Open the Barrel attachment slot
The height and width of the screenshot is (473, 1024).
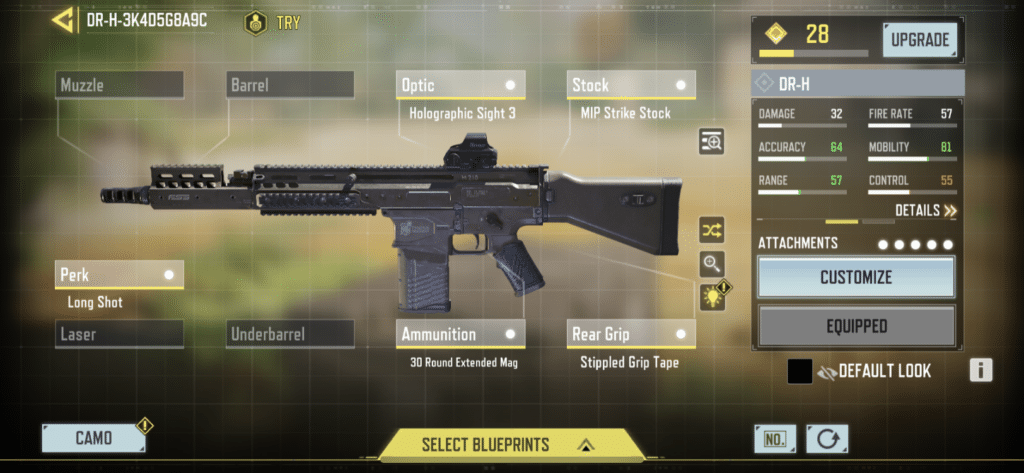pyautogui.click(x=290, y=85)
